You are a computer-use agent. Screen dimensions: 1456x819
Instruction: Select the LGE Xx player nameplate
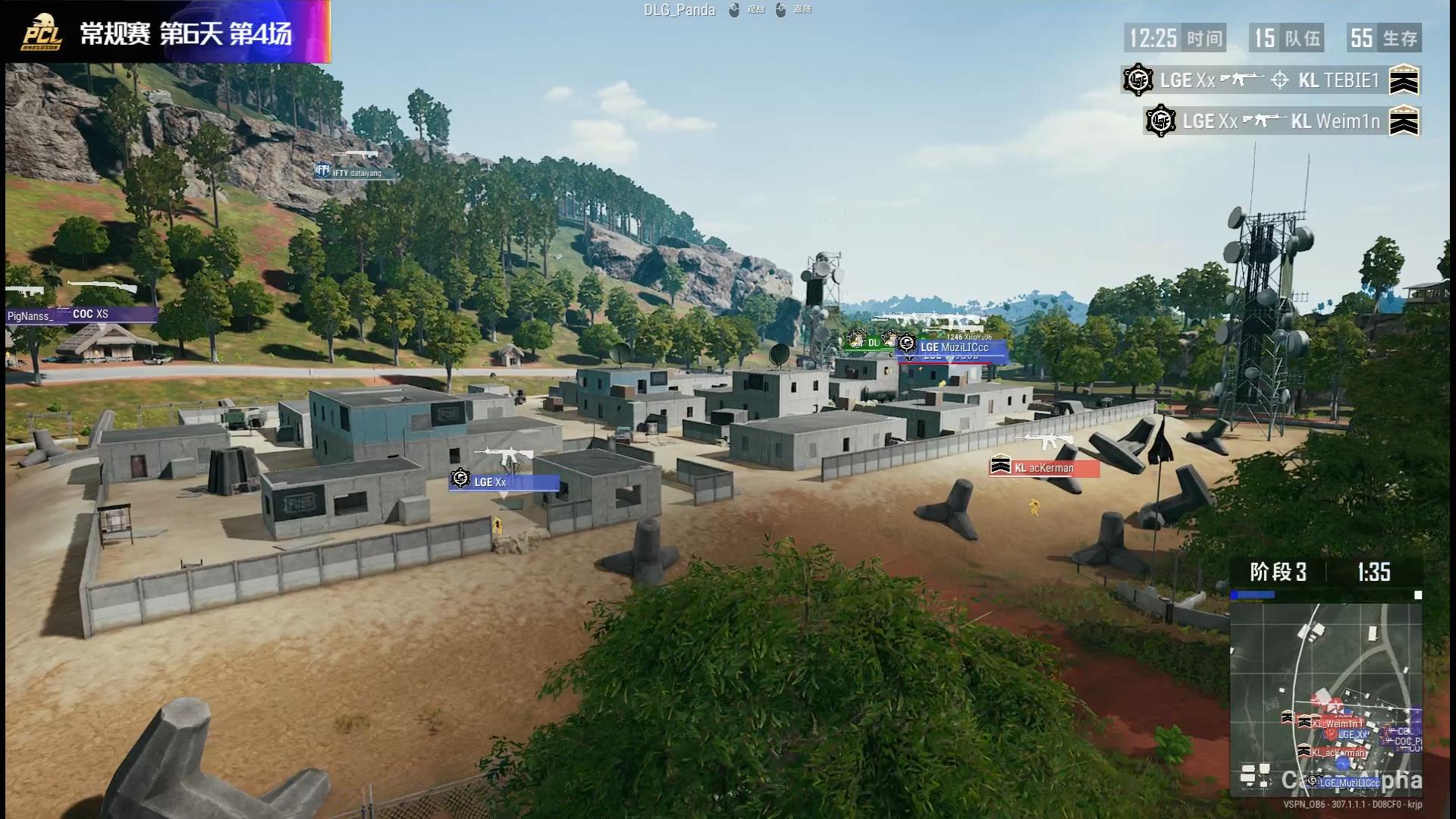coord(504,482)
